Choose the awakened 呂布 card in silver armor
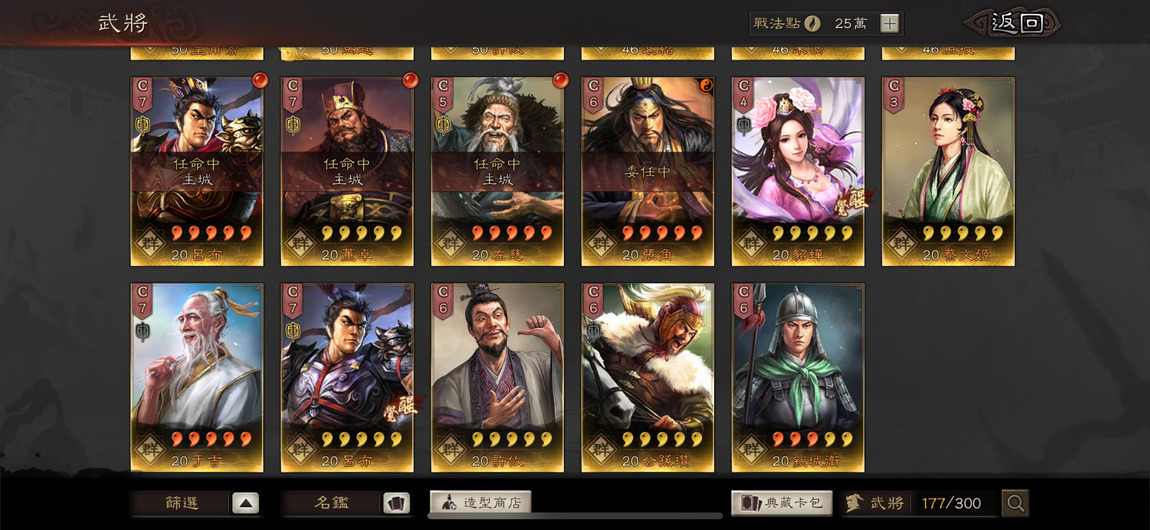 347,377
